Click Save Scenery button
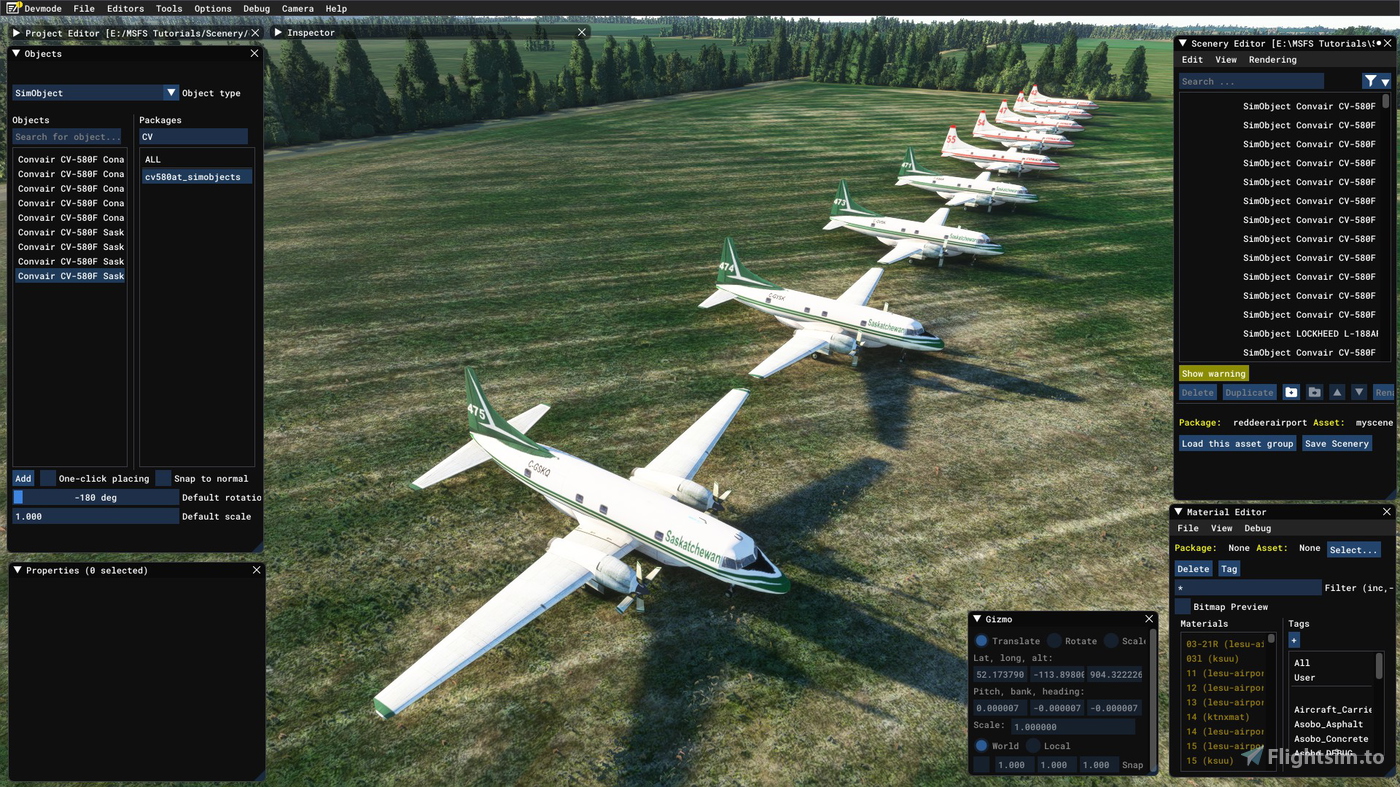The image size is (1400, 787). click(1336, 444)
